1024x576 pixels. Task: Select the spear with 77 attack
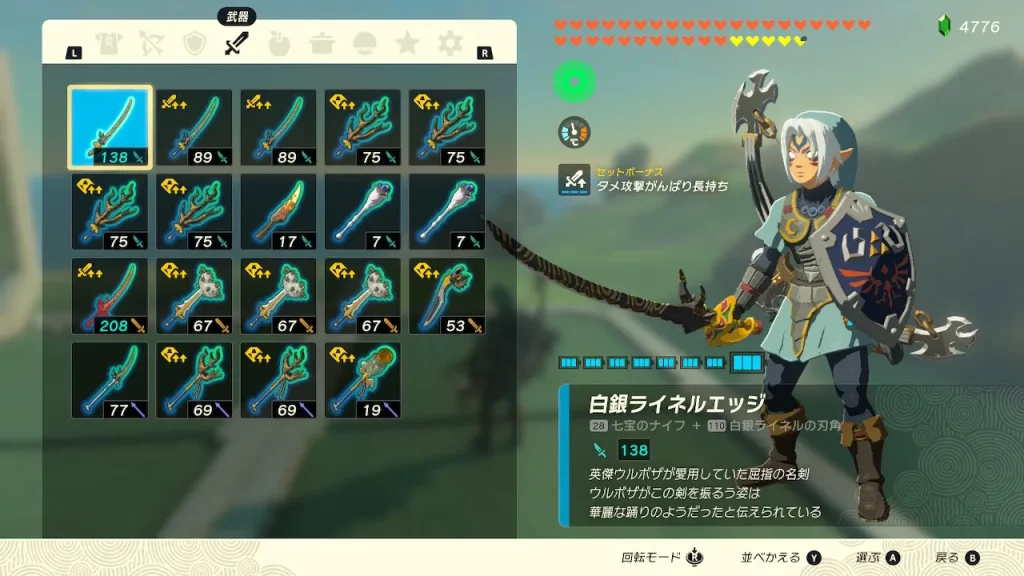pyautogui.click(x=110, y=380)
